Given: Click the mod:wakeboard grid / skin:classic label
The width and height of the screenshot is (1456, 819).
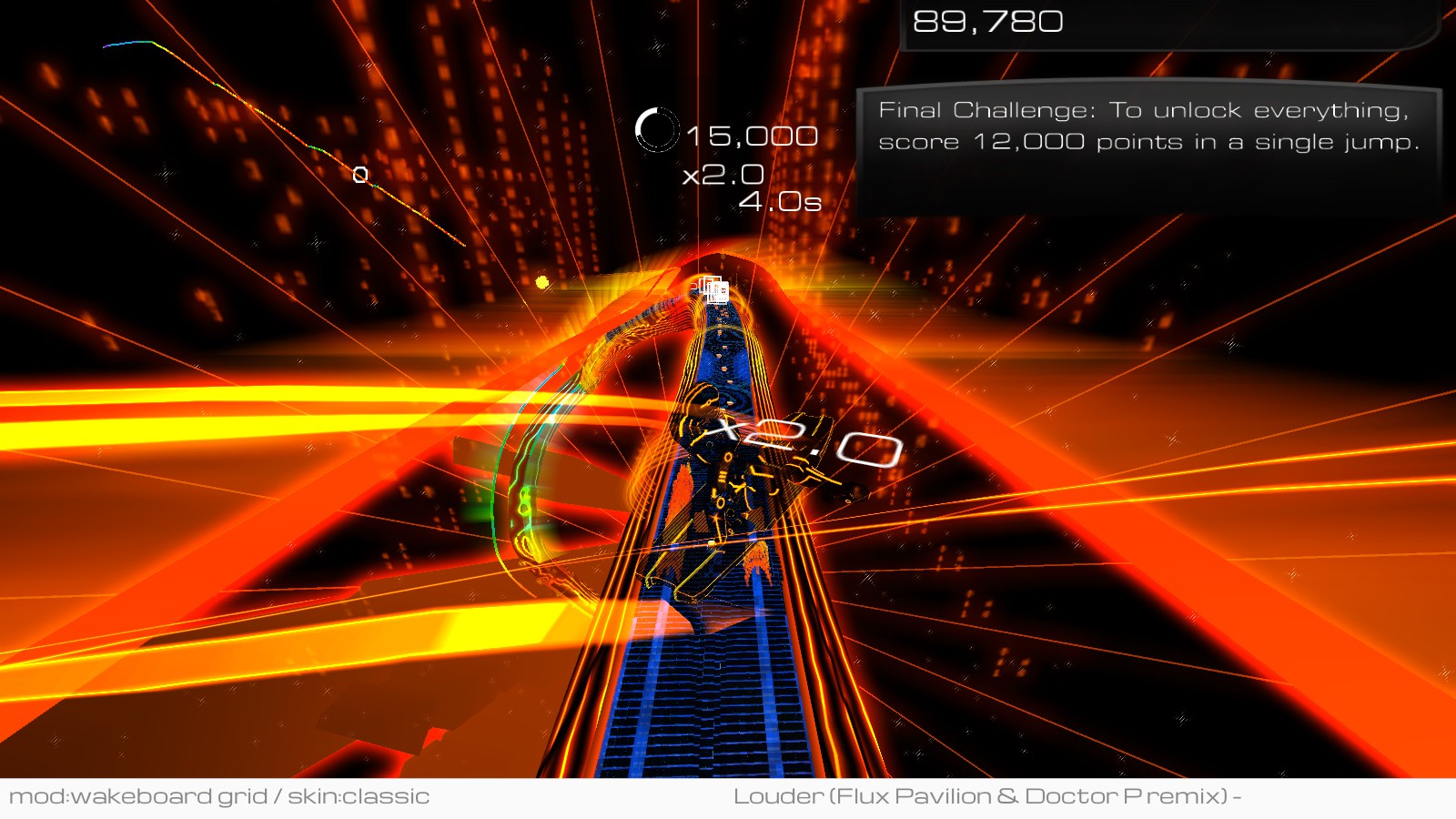Looking at the screenshot, I should 219,796.
